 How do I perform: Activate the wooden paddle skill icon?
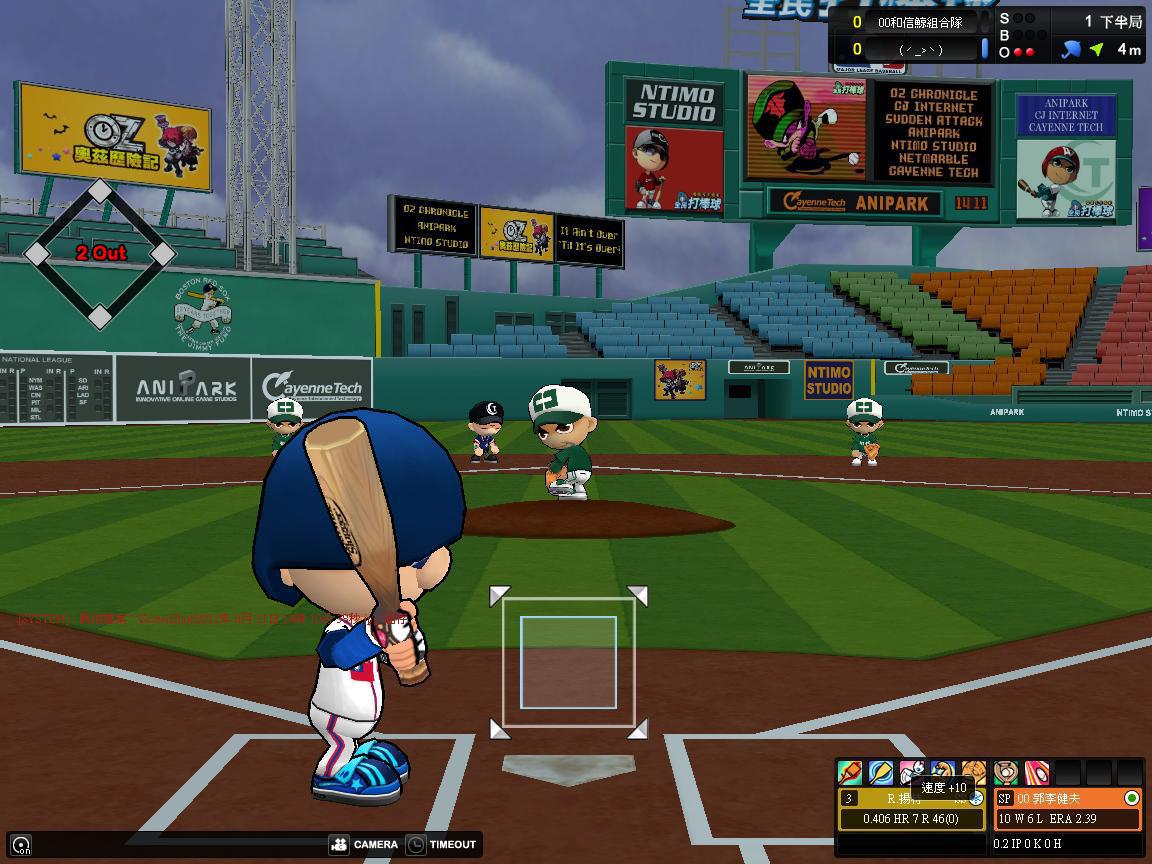881,773
